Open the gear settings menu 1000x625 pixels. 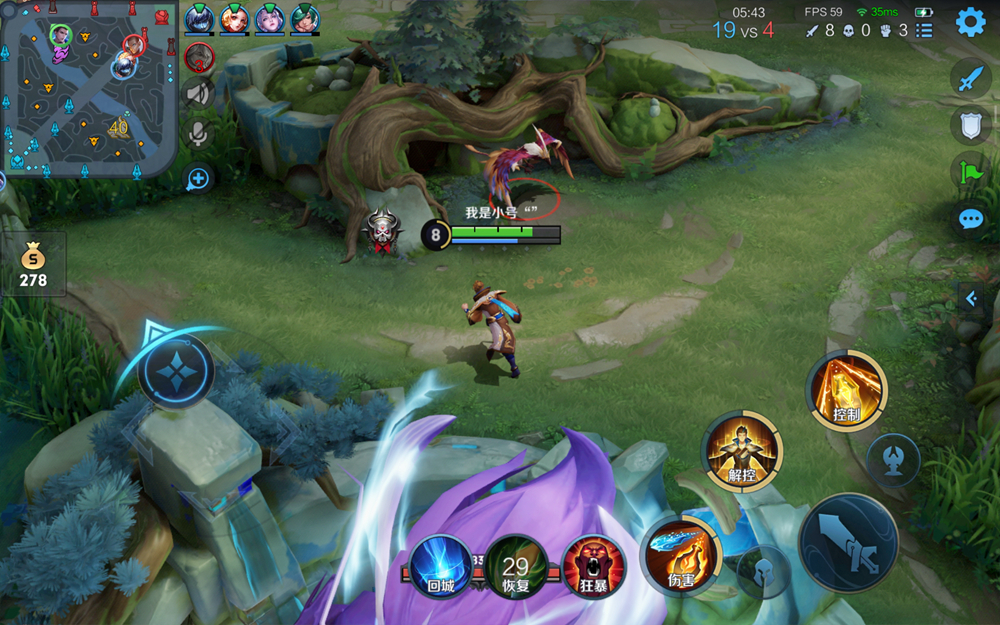tap(970, 22)
